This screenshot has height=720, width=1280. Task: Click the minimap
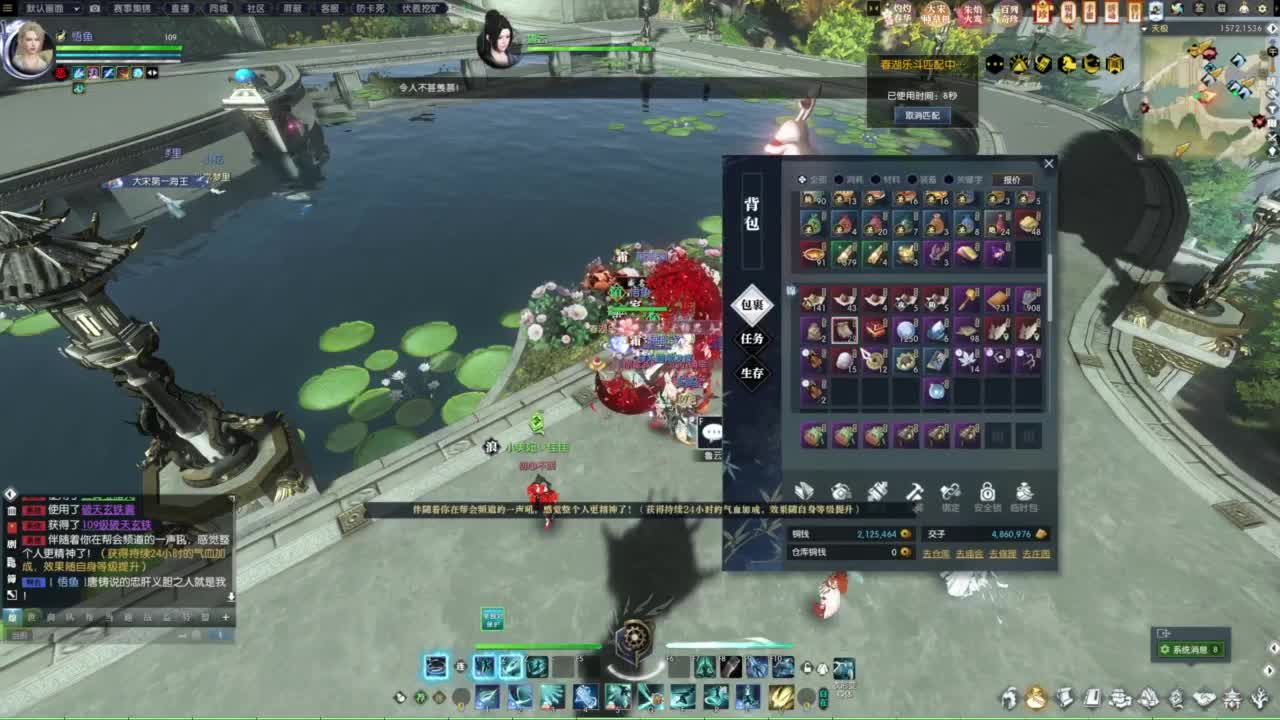click(x=1207, y=92)
